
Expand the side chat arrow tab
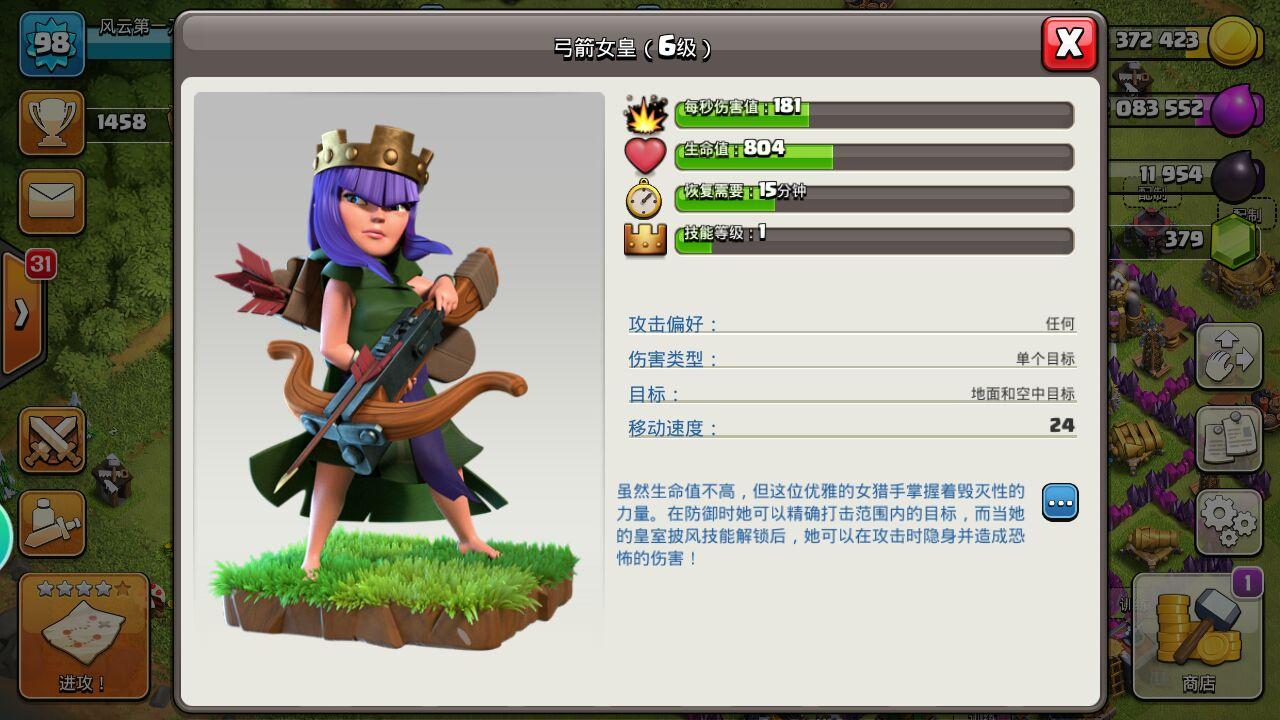(x=21, y=313)
